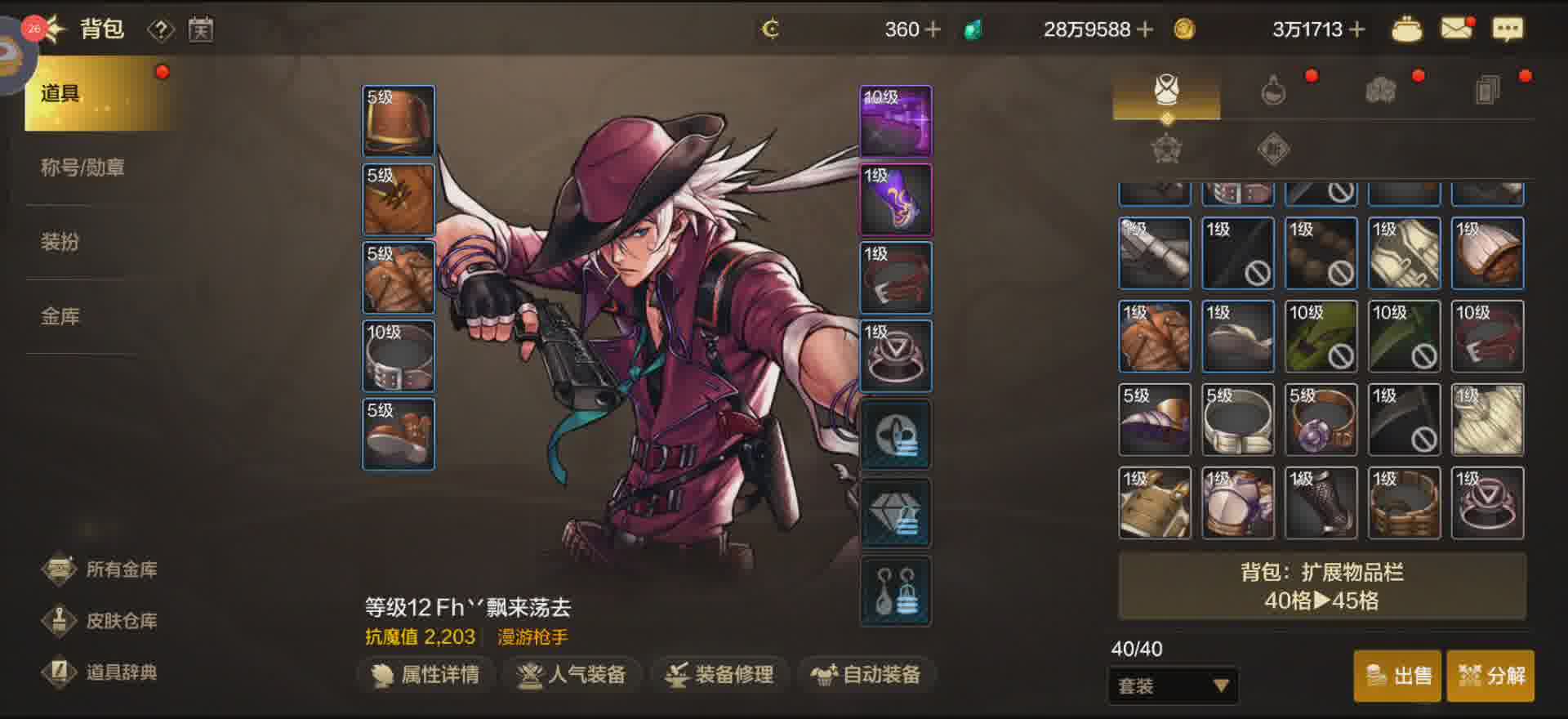1568x719 pixels.
Task: Open the mail envelope icon
Action: point(1456,29)
